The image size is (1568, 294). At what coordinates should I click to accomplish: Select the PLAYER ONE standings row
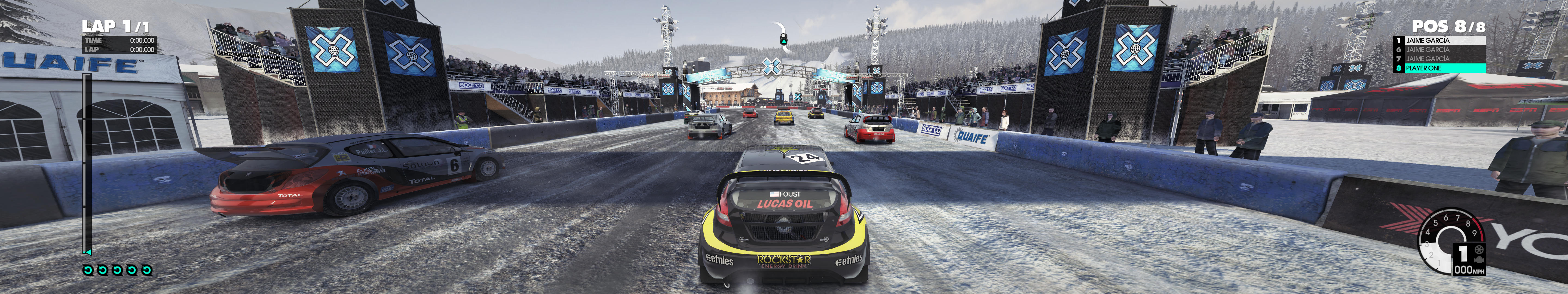coord(1439,68)
